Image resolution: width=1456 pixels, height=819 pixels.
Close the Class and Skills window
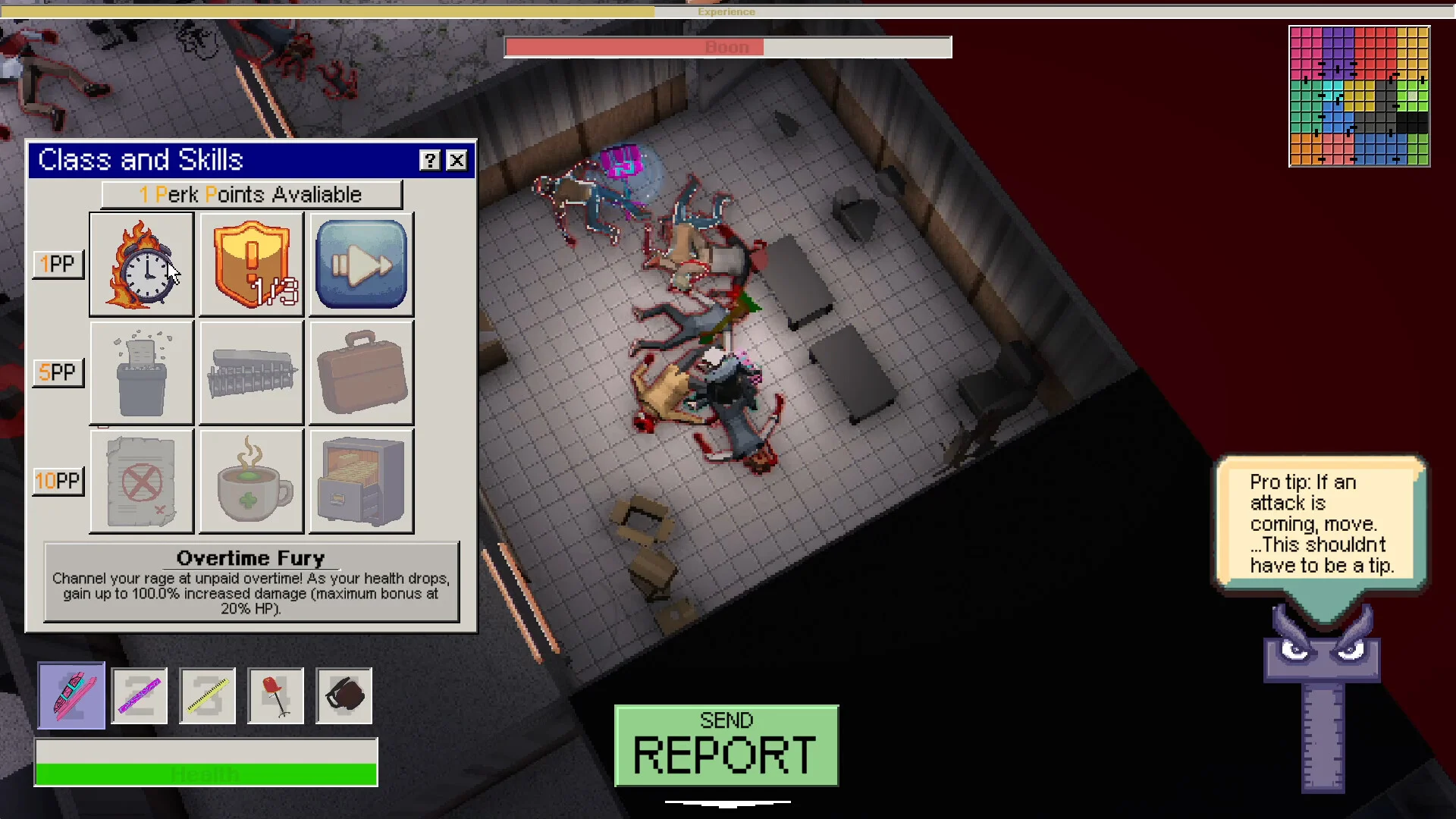click(457, 160)
